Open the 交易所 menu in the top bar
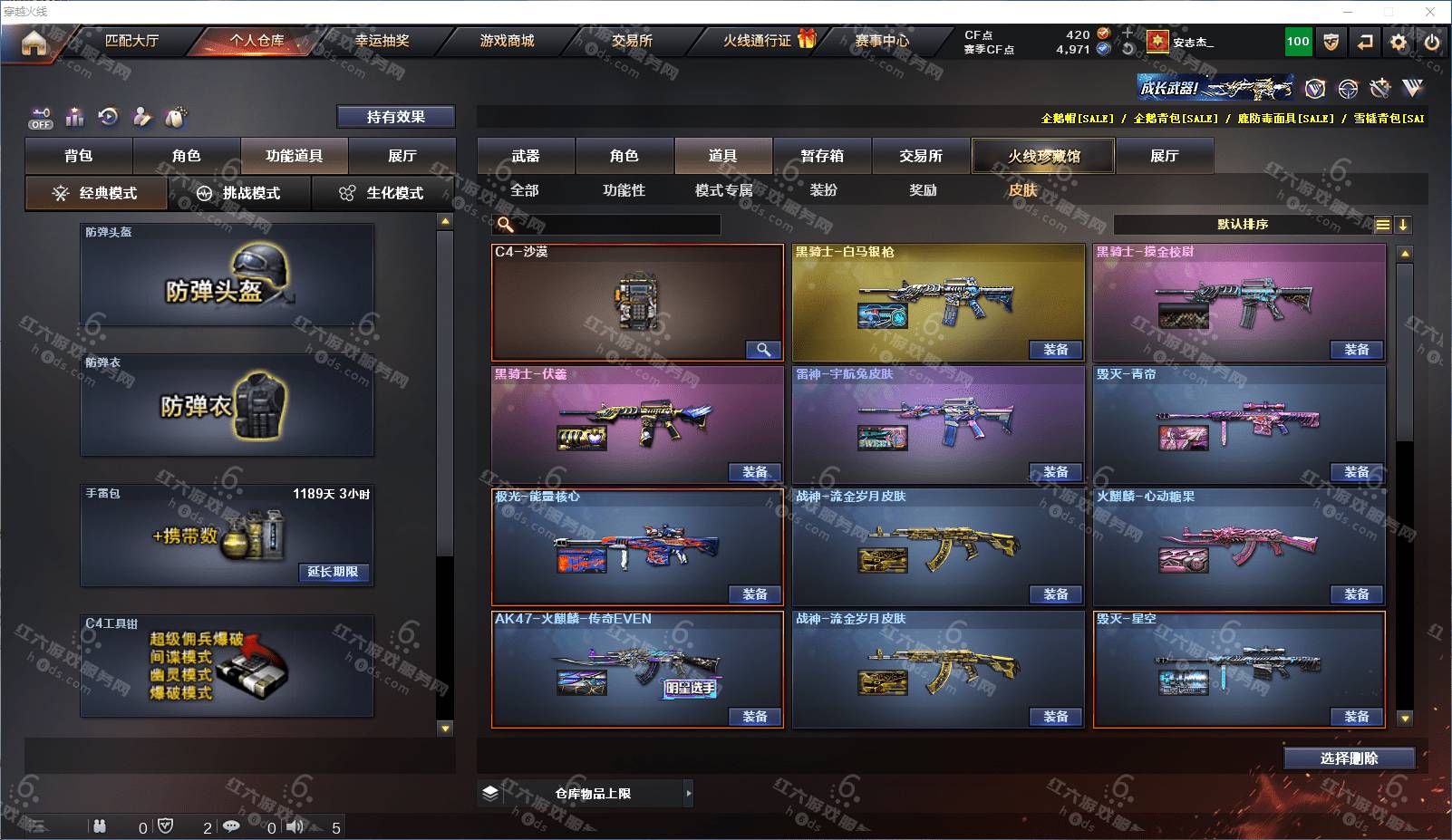Viewport: 1452px width, 840px height. [x=632, y=41]
